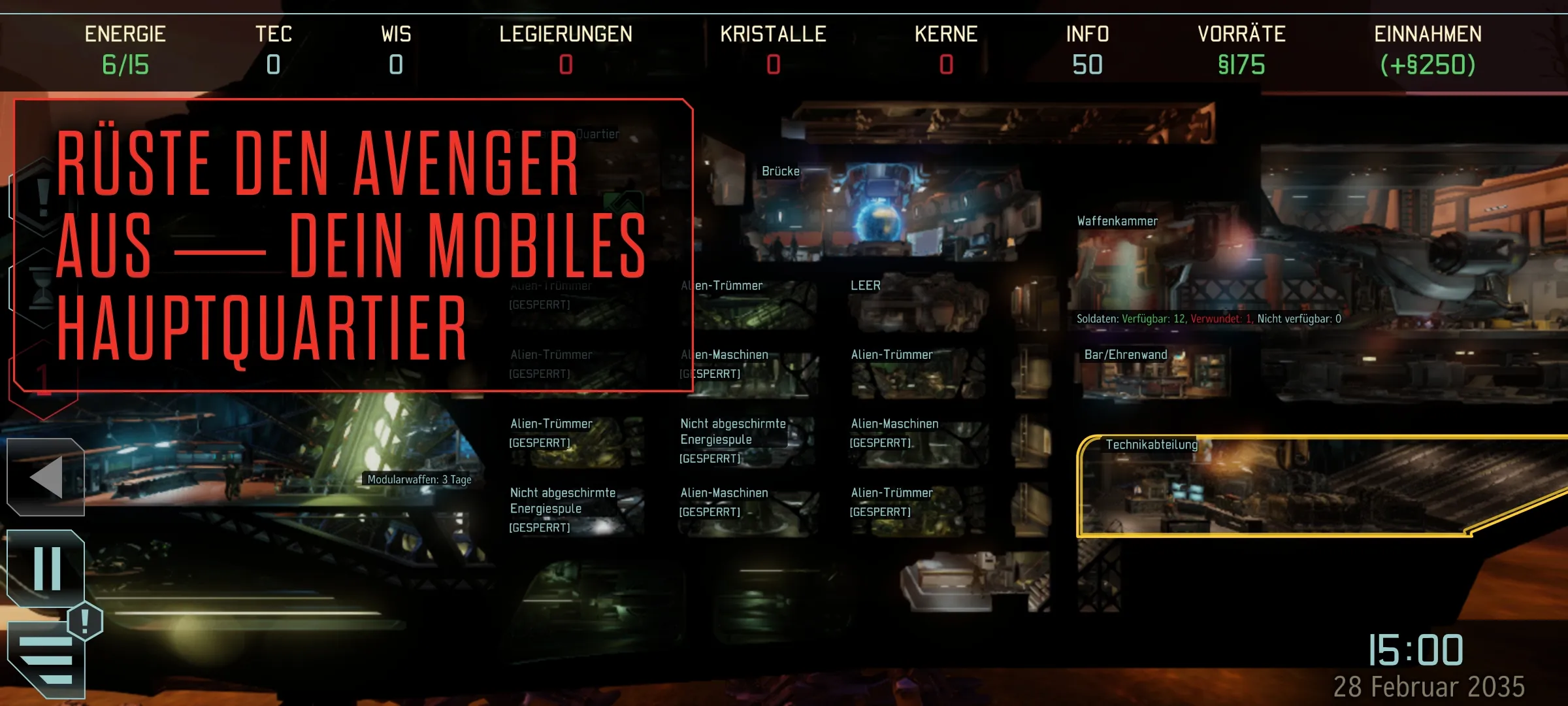Select the empty LEER room slot
1568x706 pixels.
pos(915,305)
